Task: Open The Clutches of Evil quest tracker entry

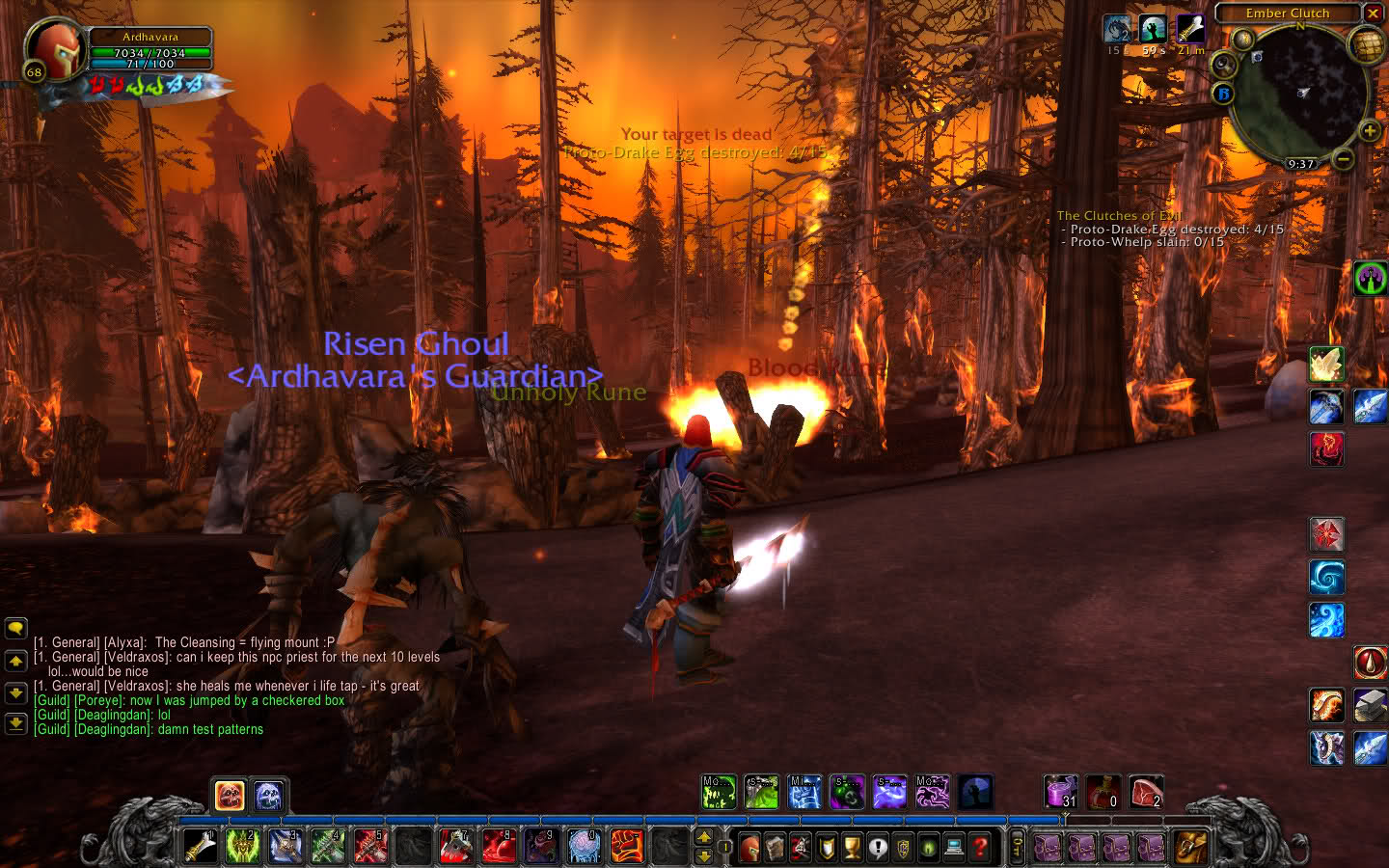Action: tap(1118, 216)
